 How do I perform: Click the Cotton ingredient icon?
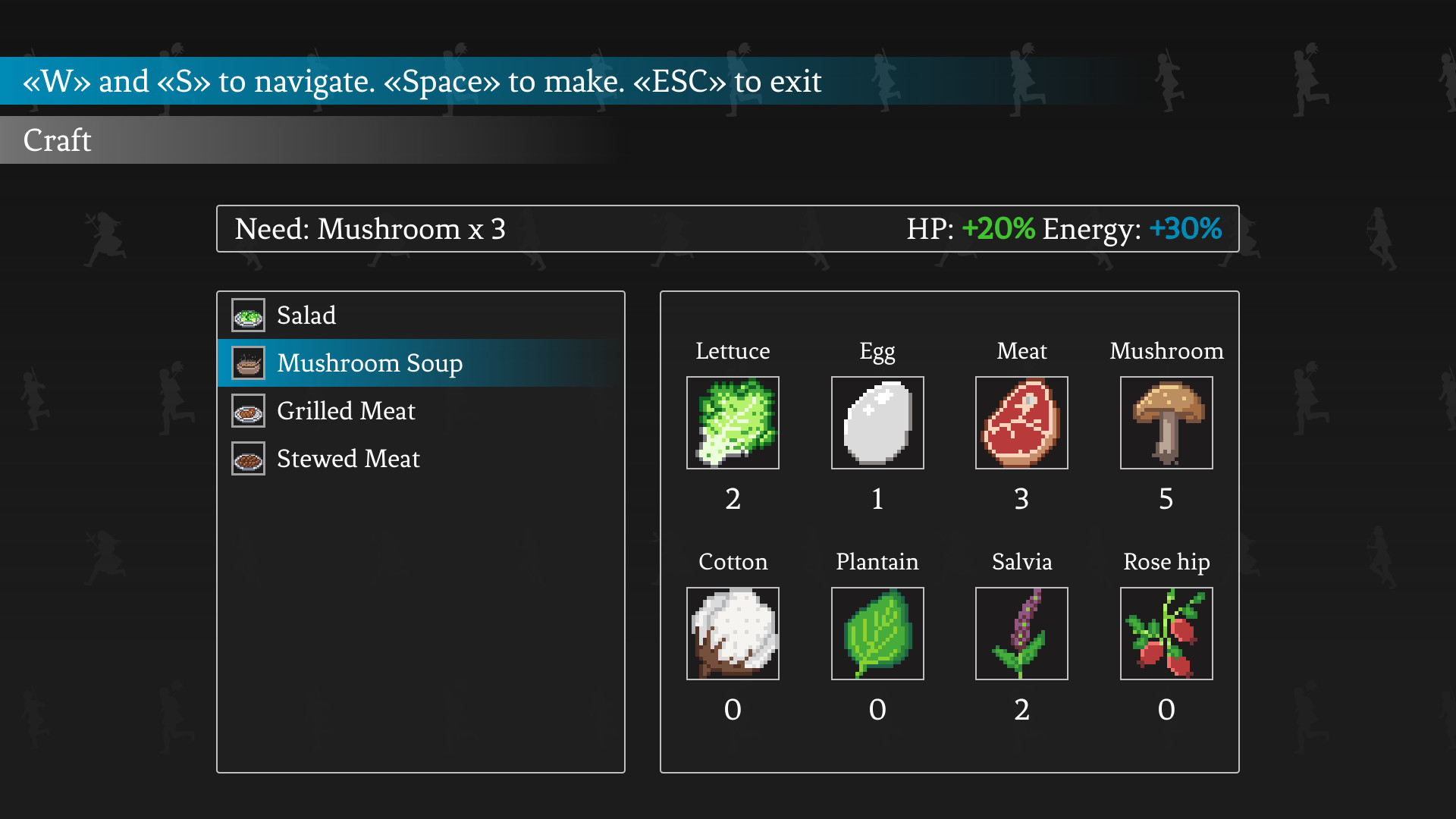(x=733, y=633)
